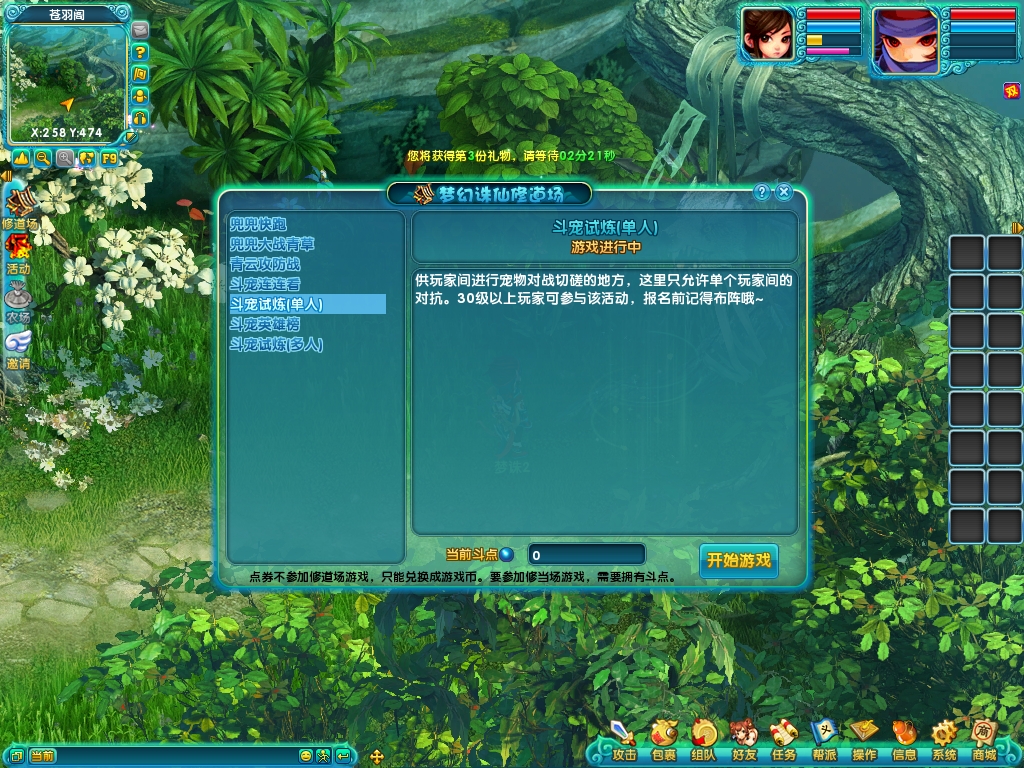Viewport: 1024px width, 768px height.
Task: Open help for the 修道场 dialog
Action: coord(762,192)
